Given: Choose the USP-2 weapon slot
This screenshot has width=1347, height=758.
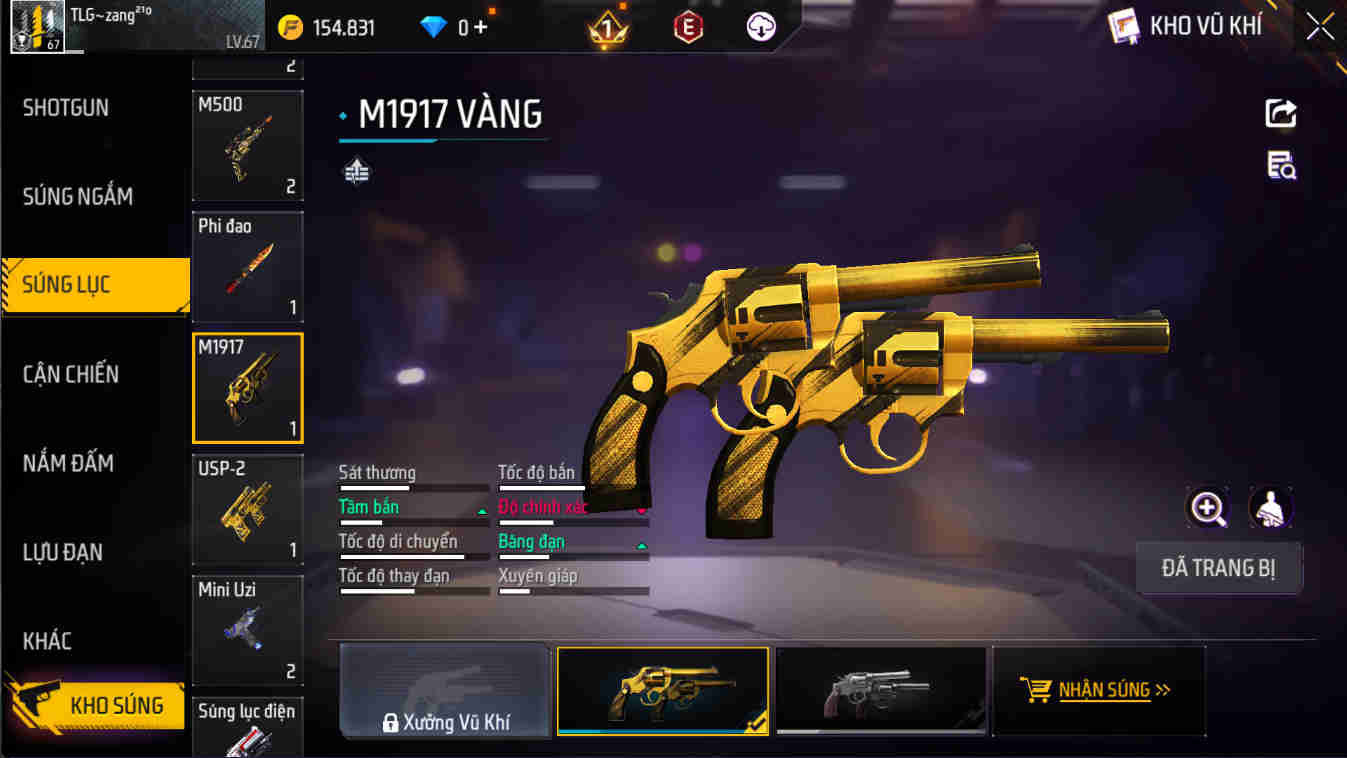Looking at the screenshot, I should point(247,510).
